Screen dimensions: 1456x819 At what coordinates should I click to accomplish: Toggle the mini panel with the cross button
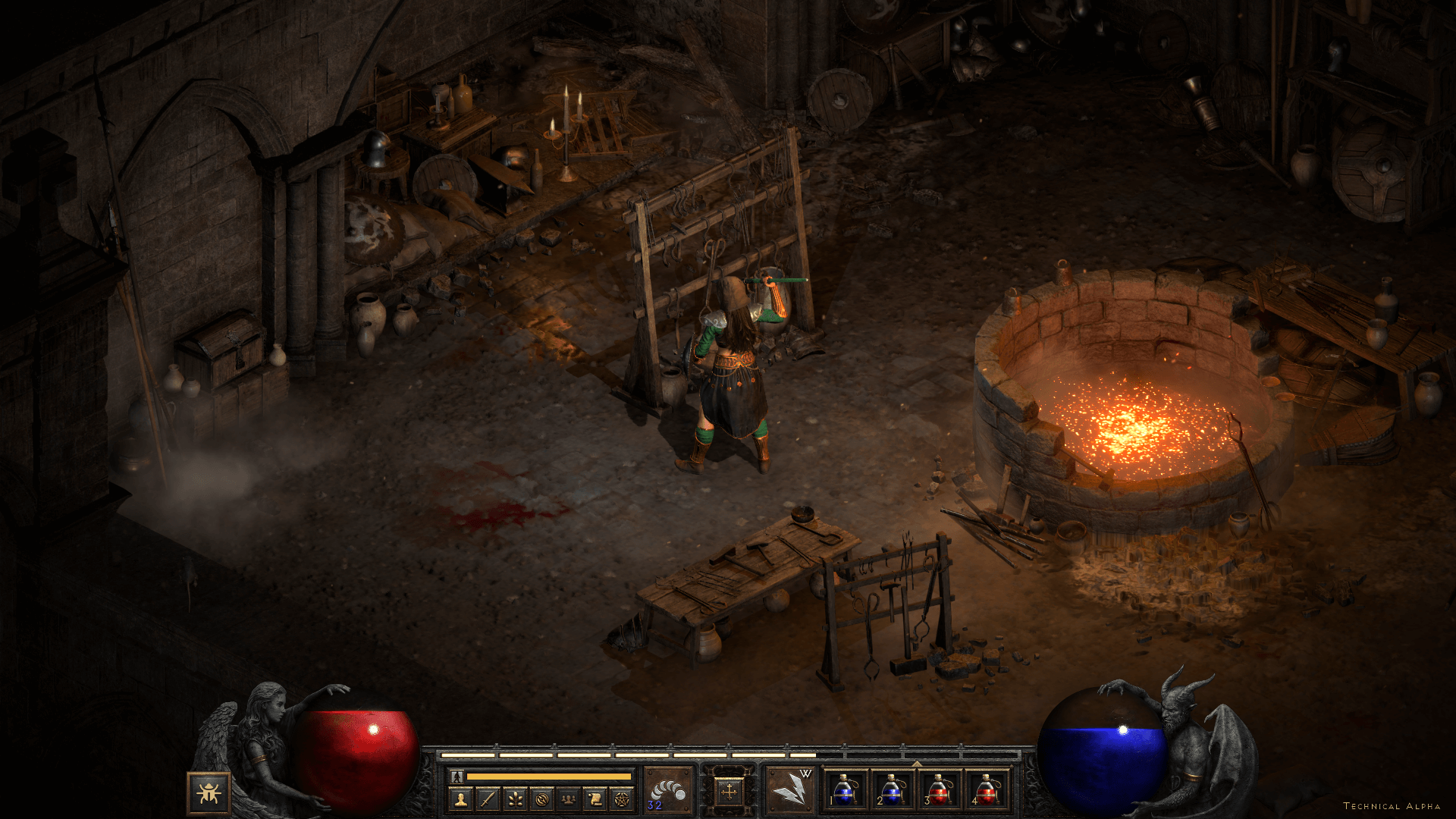coord(729,792)
